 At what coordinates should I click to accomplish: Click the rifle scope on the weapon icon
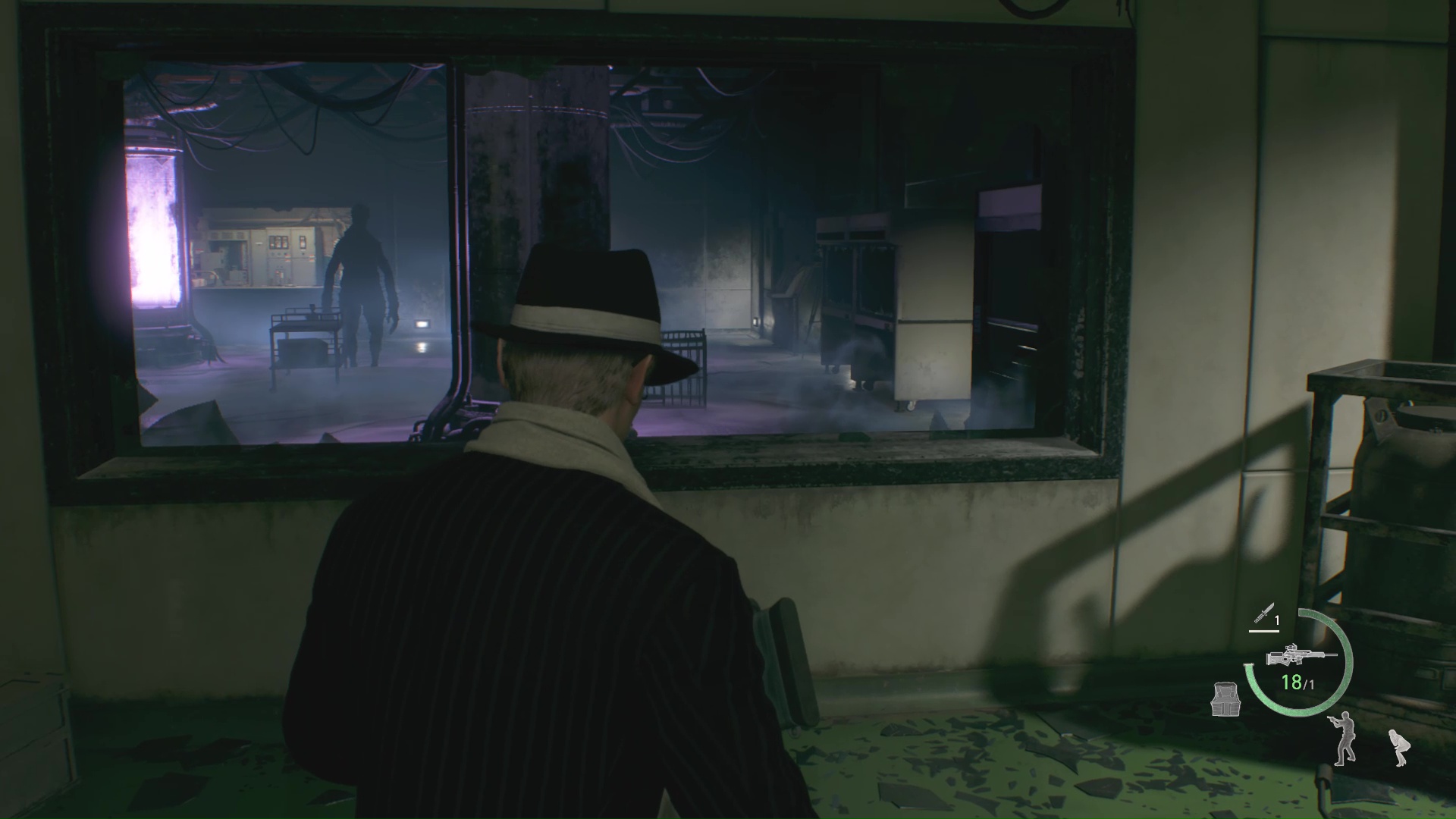tap(1291, 647)
